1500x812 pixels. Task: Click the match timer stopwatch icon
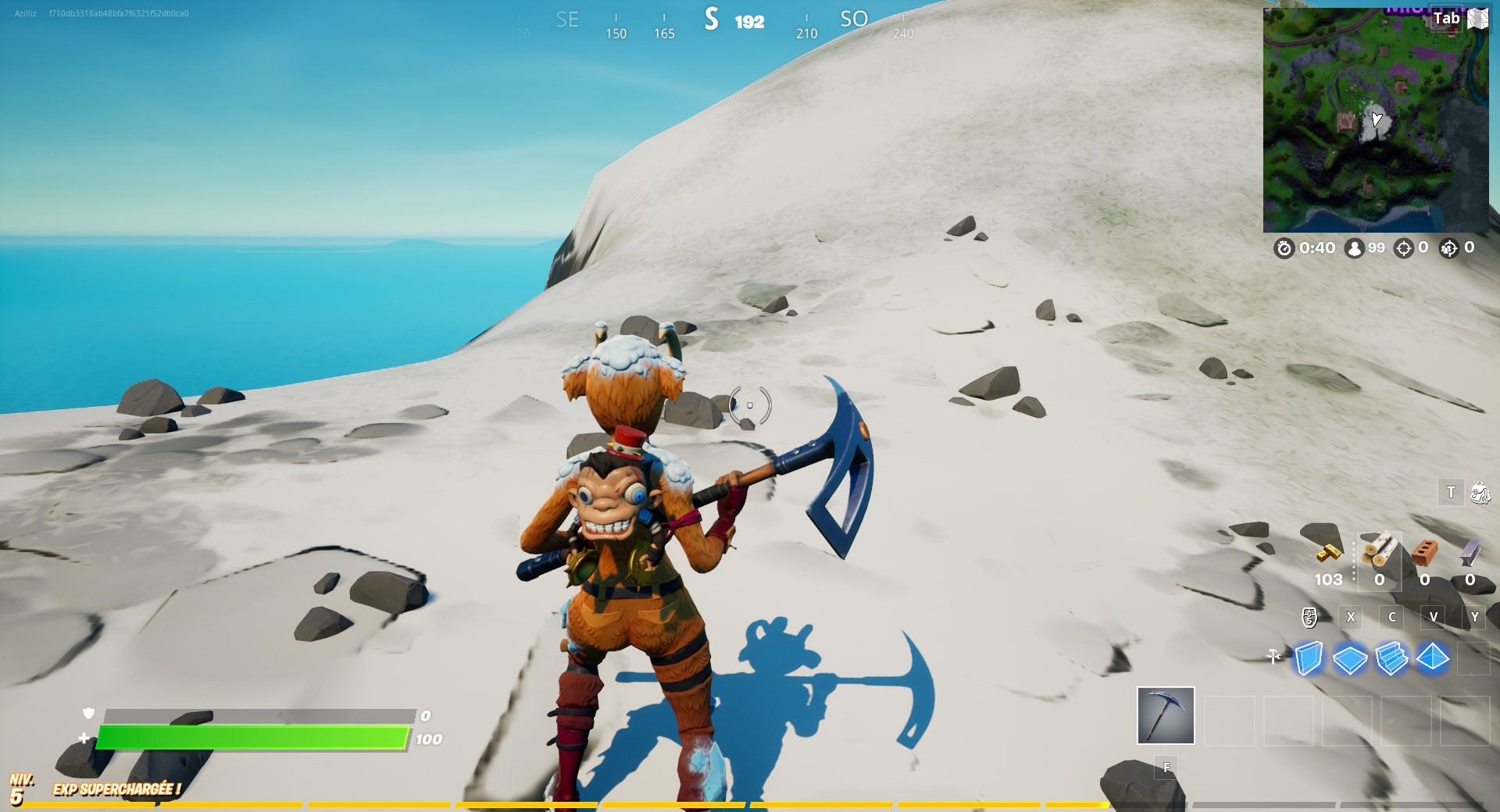(x=1285, y=248)
